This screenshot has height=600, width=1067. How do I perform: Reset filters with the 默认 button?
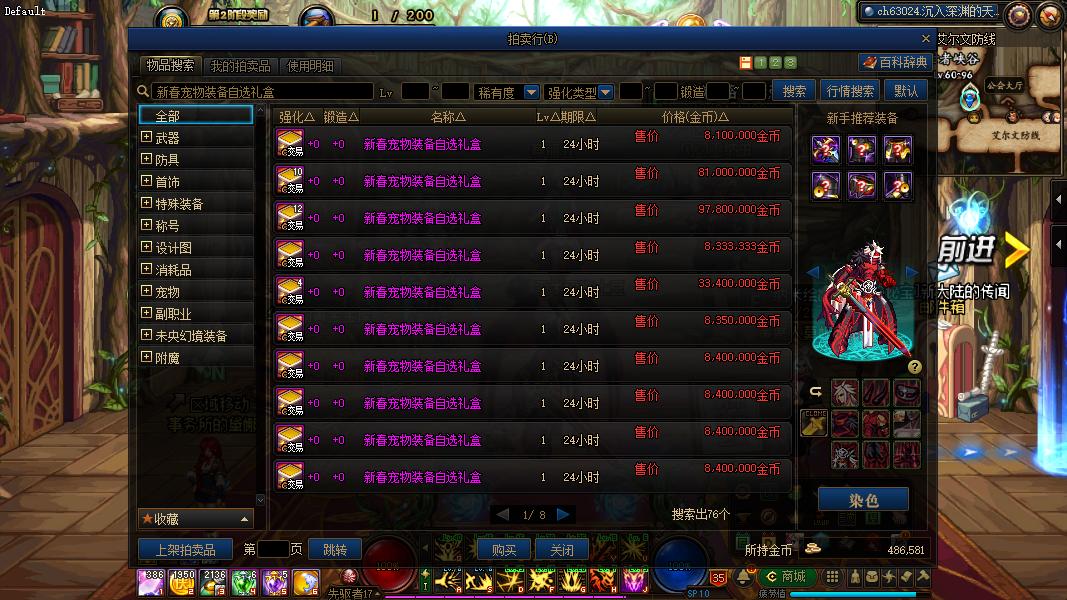(x=906, y=91)
